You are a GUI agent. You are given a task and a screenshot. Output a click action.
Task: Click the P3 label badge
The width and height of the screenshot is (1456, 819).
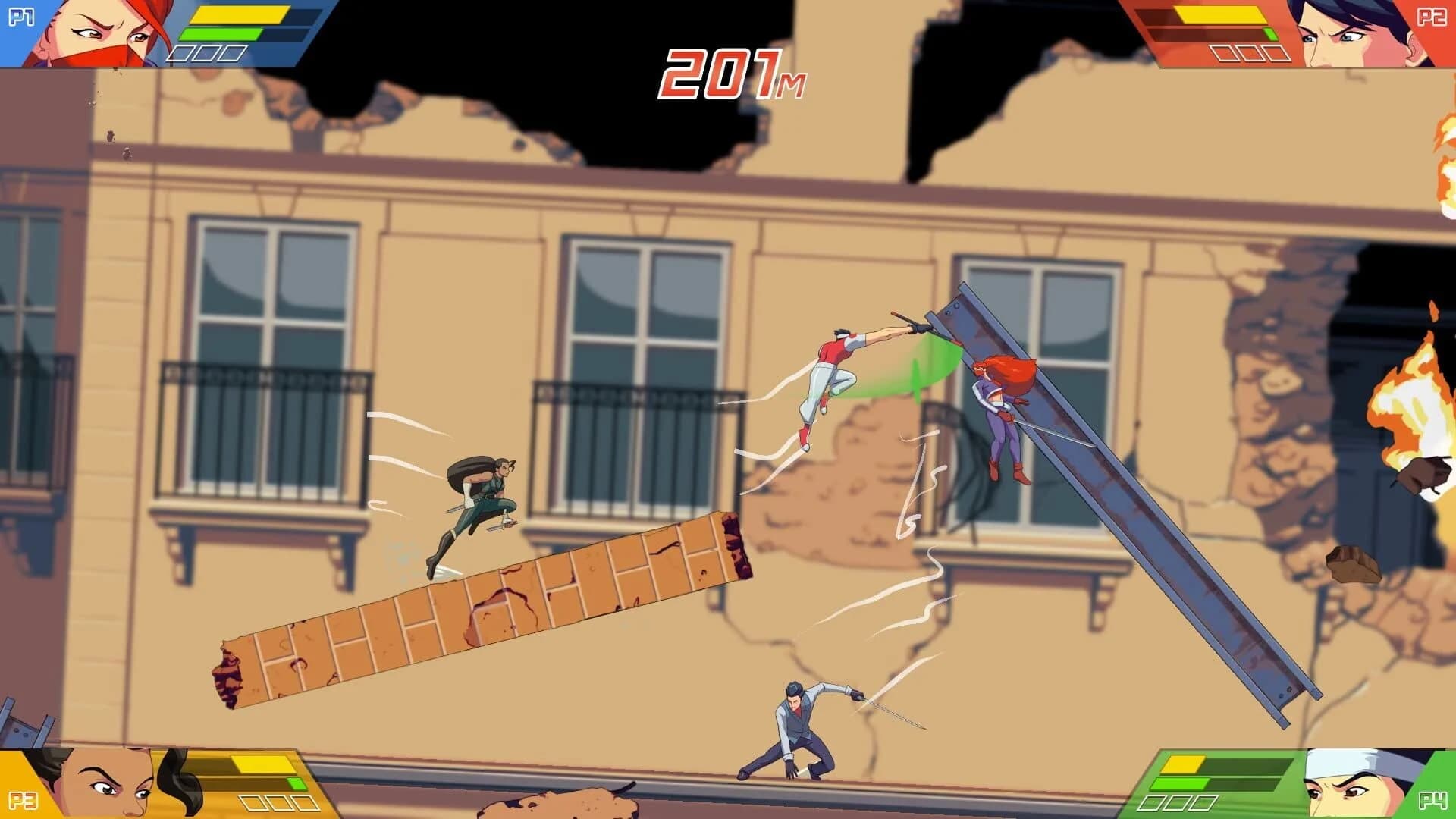point(24,800)
